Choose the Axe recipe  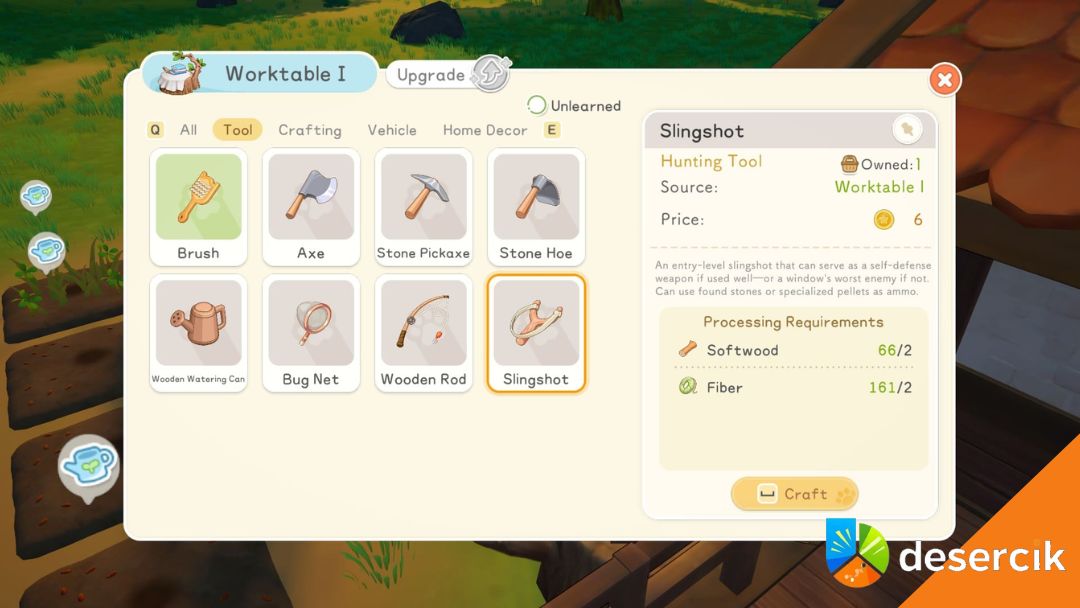(x=311, y=207)
